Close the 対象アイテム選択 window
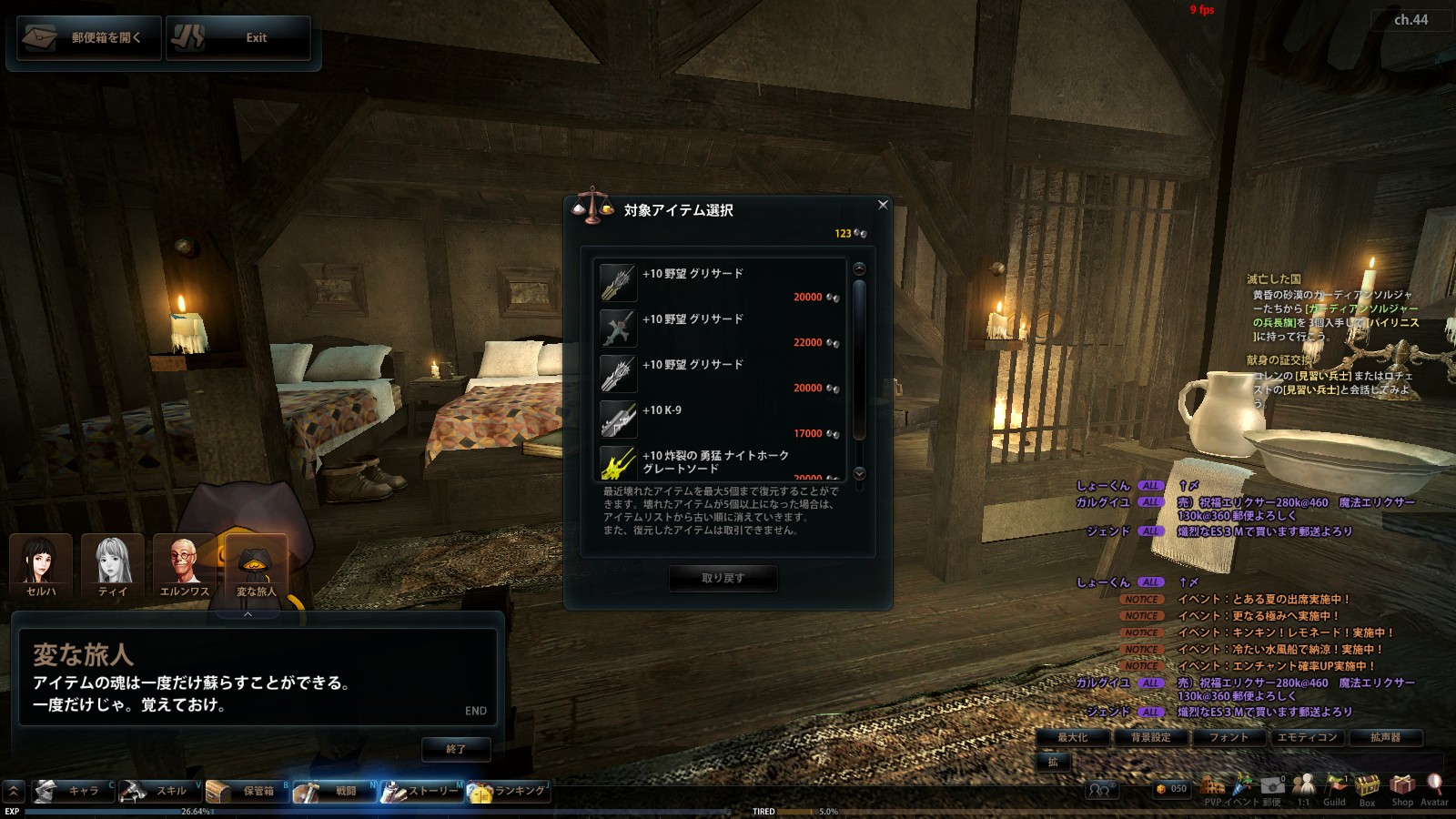Screen dimensions: 1456x819 pos(883,205)
